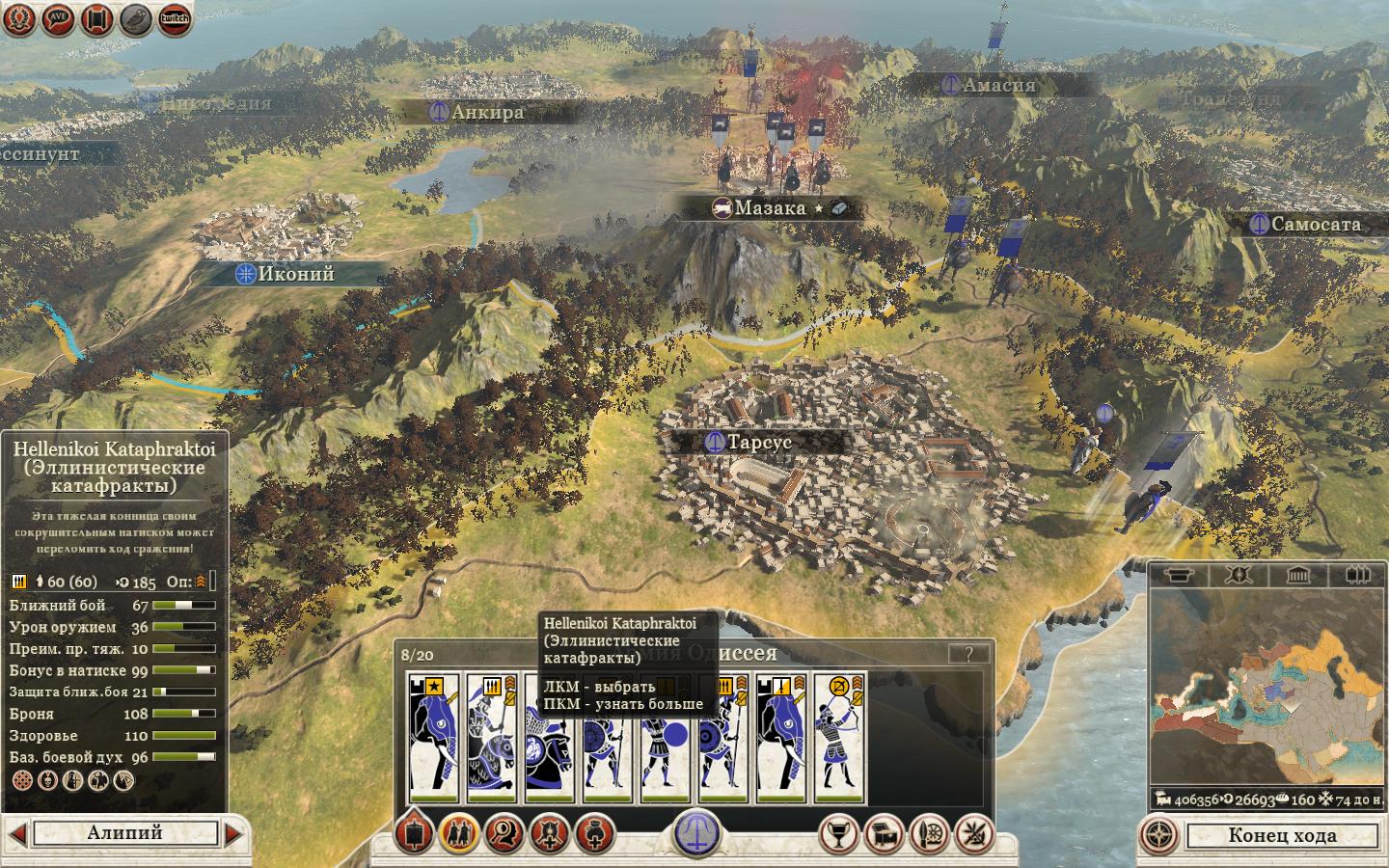Go to the next general with right arrow

pyautogui.click(x=234, y=833)
